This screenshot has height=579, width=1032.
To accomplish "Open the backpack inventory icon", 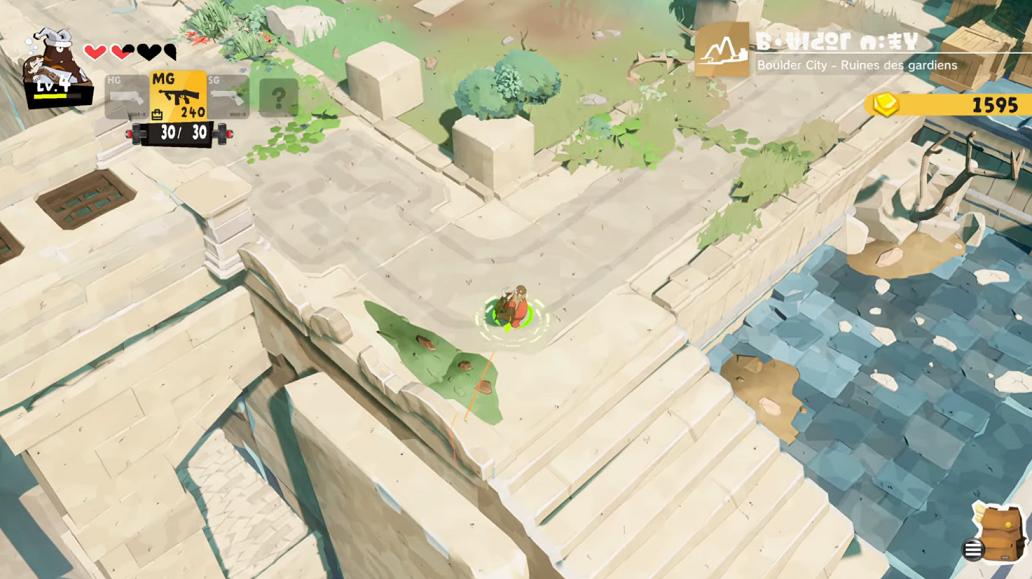I will tap(999, 533).
